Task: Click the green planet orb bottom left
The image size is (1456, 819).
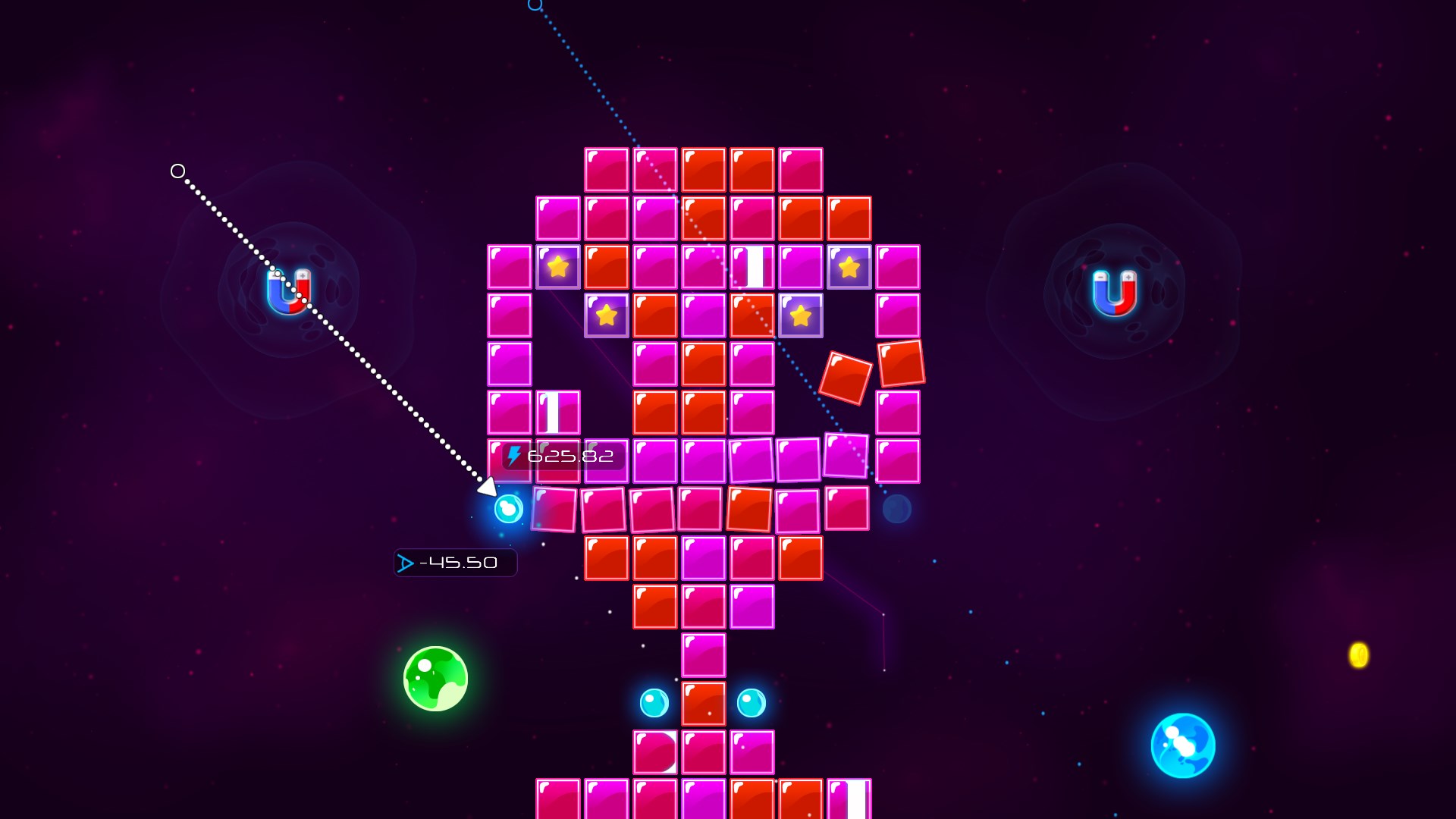Action: tap(435, 680)
